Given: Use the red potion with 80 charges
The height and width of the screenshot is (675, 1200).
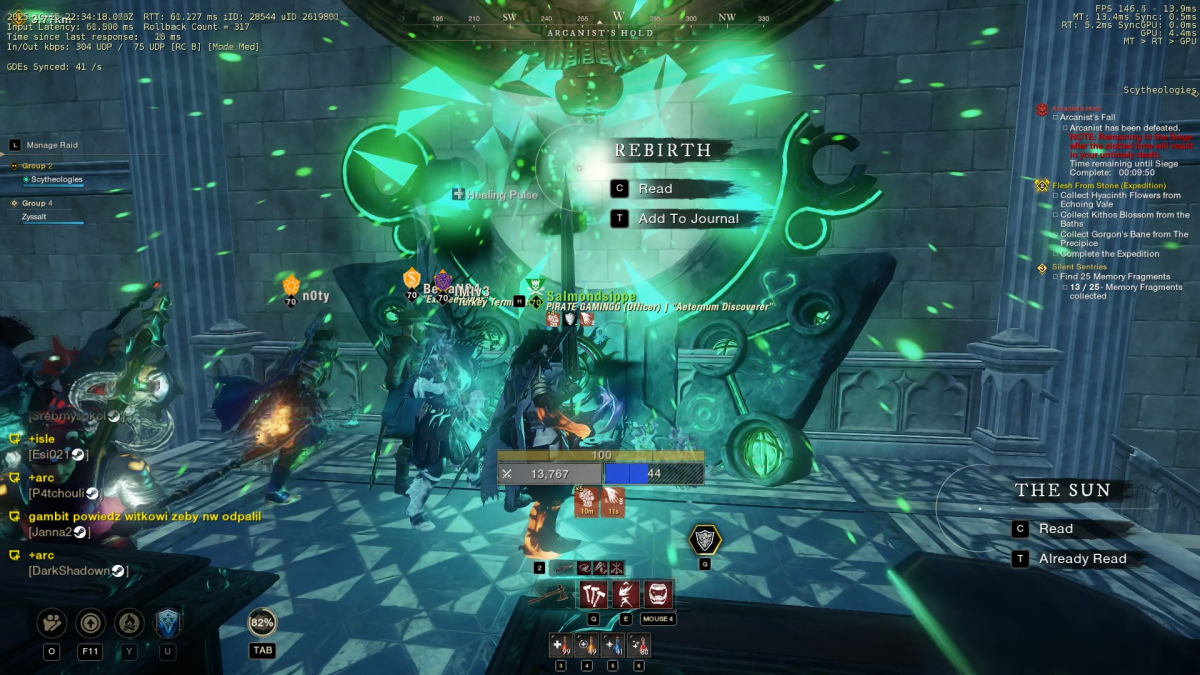Looking at the screenshot, I should (x=638, y=645).
